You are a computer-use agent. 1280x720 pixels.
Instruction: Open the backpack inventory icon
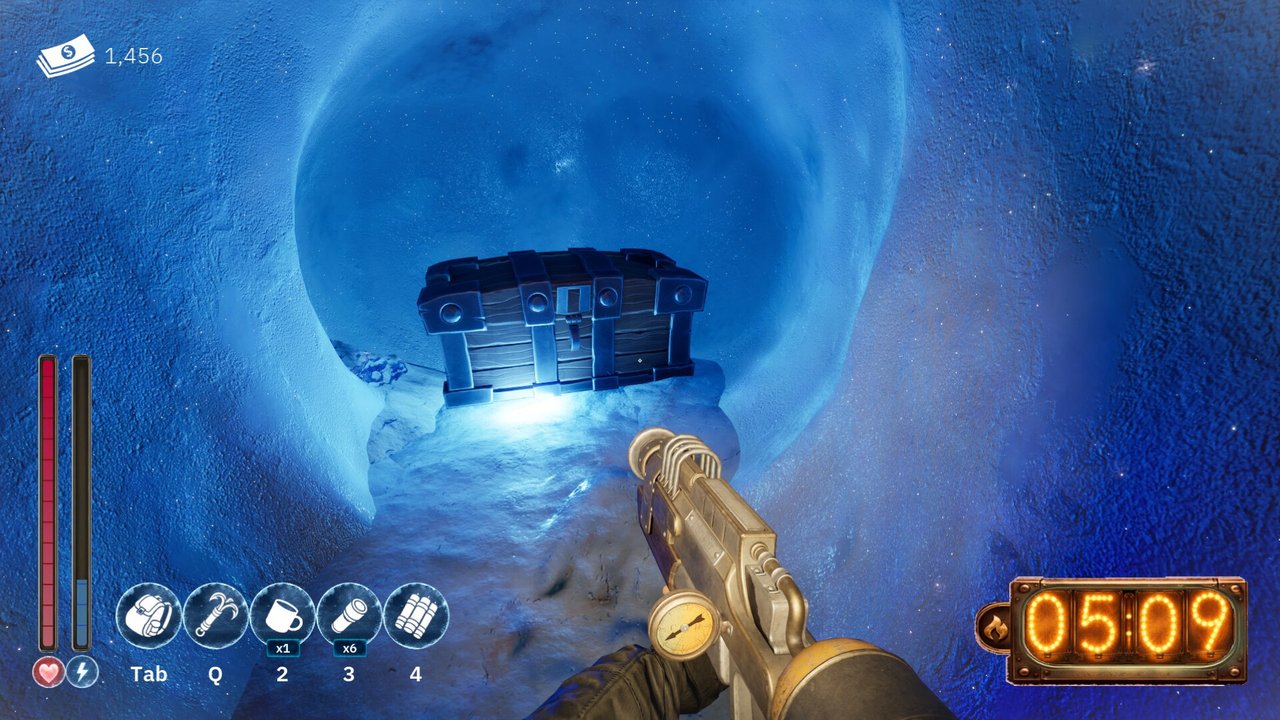click(x=149, y=616)
